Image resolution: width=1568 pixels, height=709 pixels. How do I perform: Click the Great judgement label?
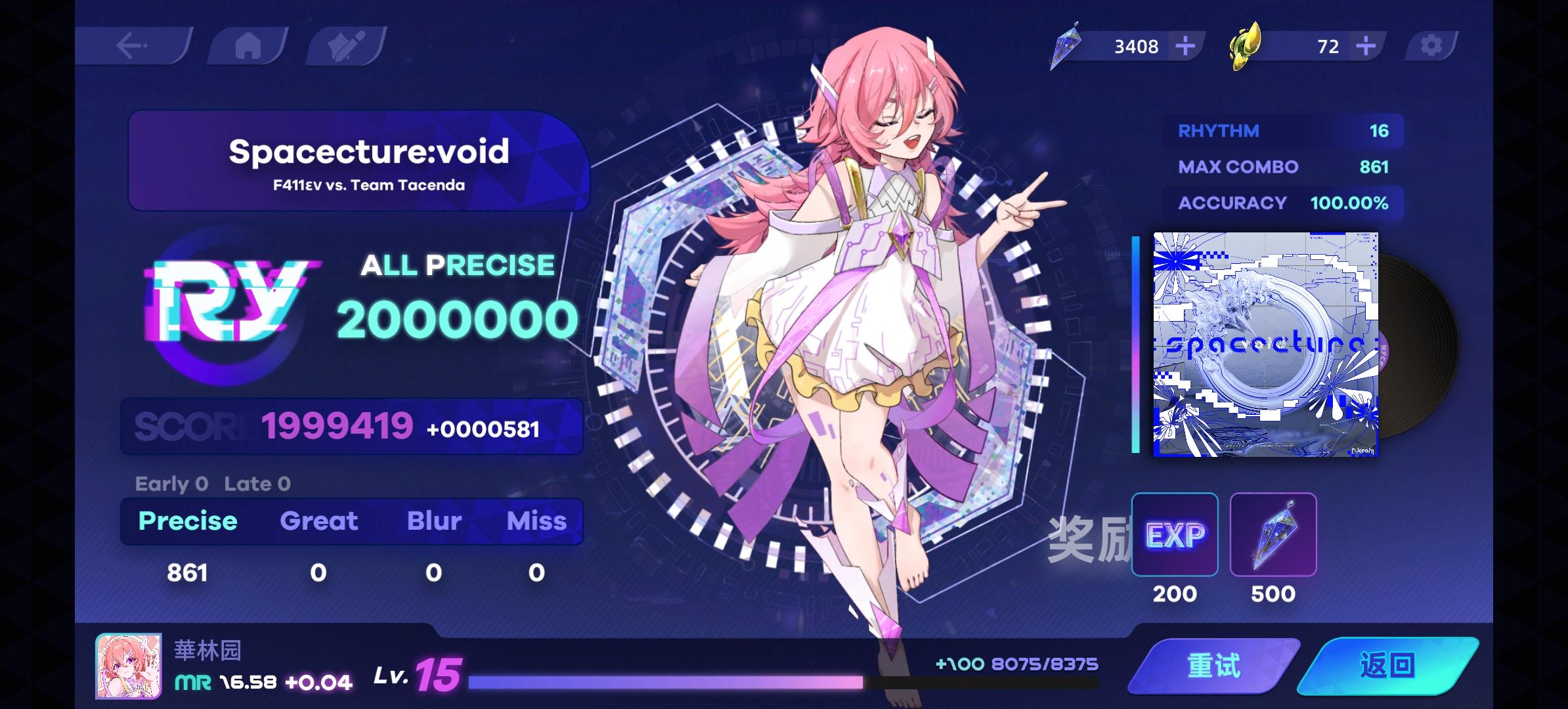[x=319, y=521]
